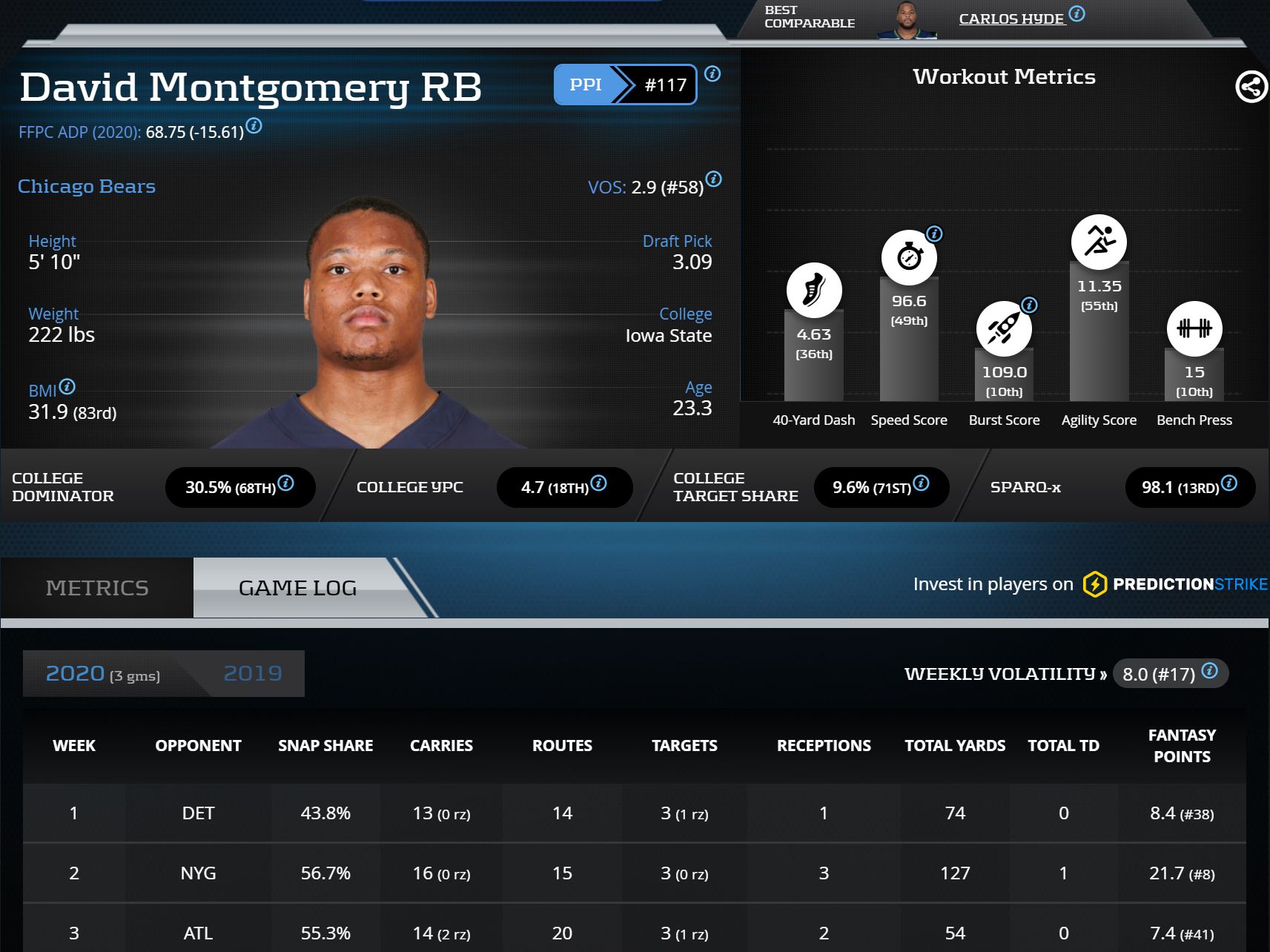Show info for PPI ranking

tap(712, 73)
